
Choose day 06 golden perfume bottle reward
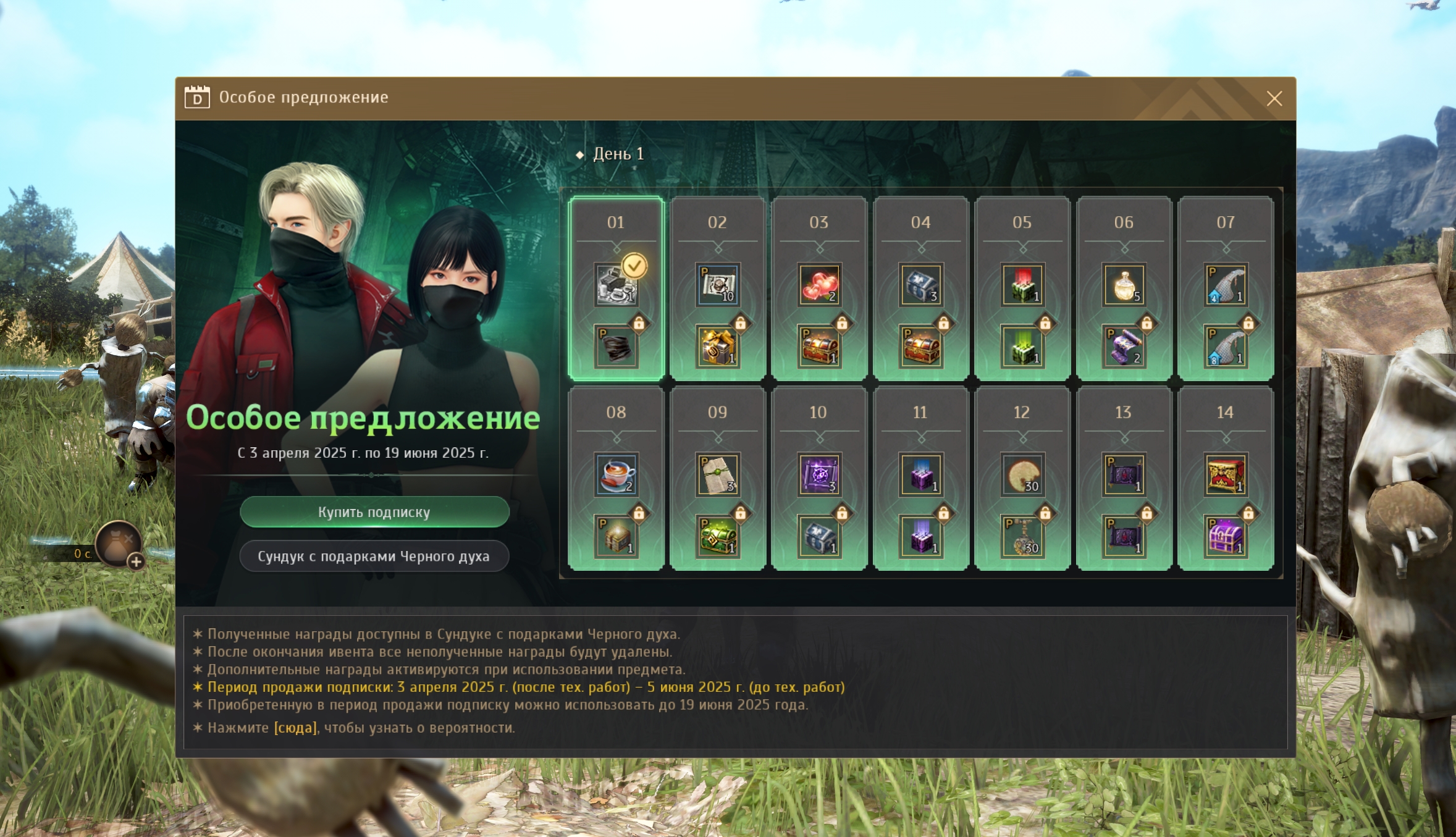click(1124, 285)
